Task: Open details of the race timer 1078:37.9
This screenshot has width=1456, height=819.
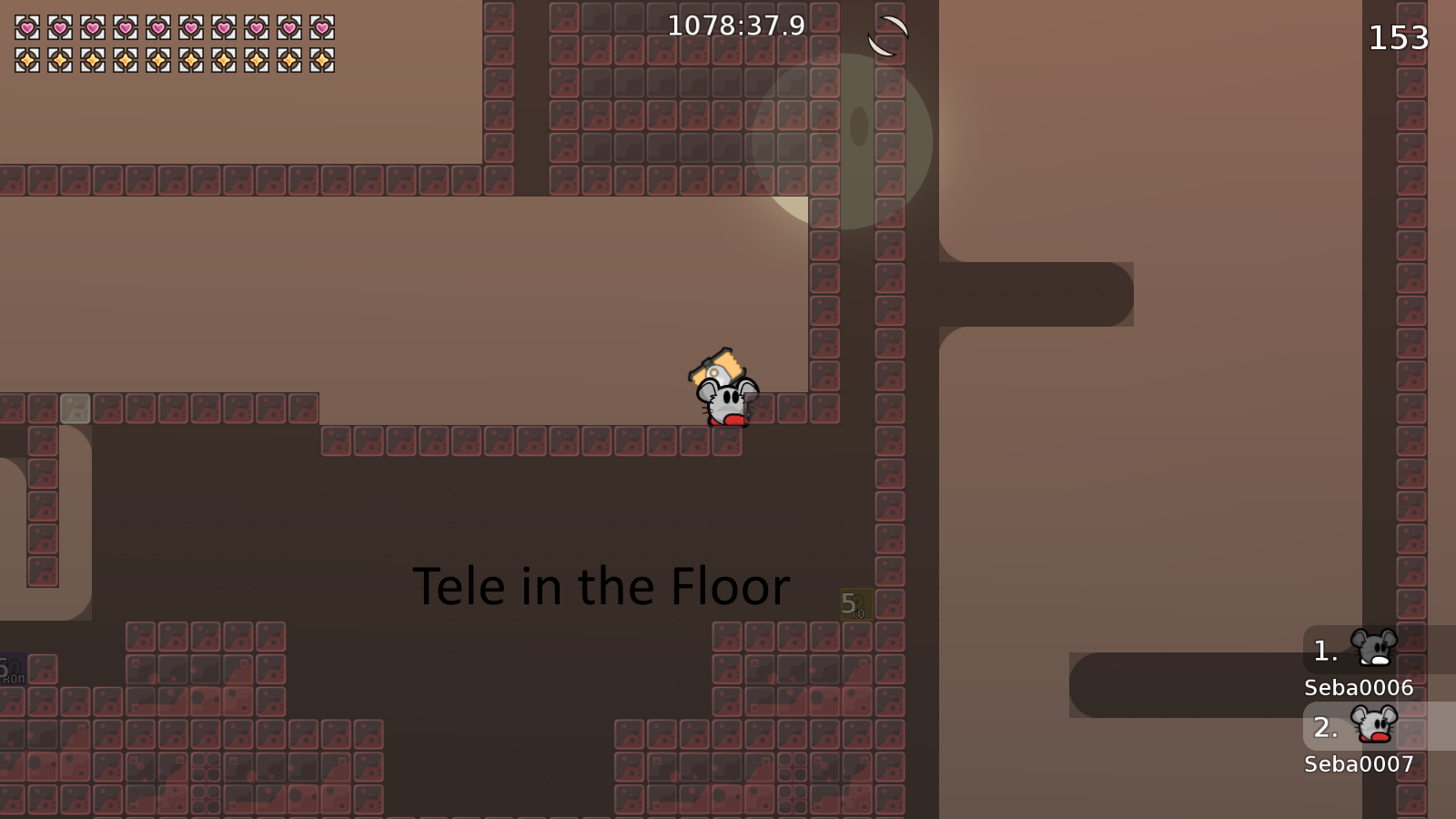Action: (735, 26)
